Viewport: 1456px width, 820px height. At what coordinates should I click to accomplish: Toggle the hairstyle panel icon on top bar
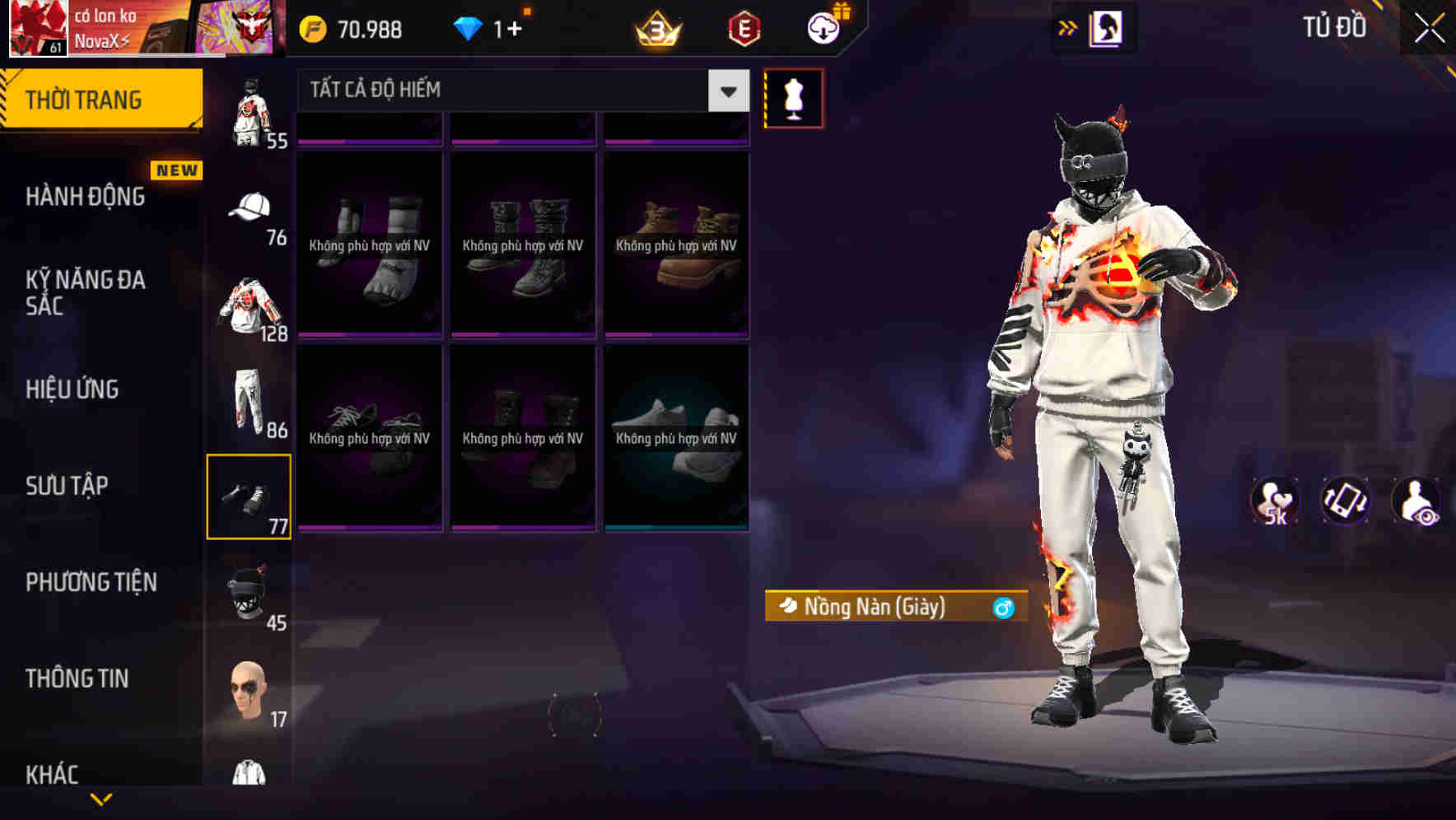[x=1108, y=26]
